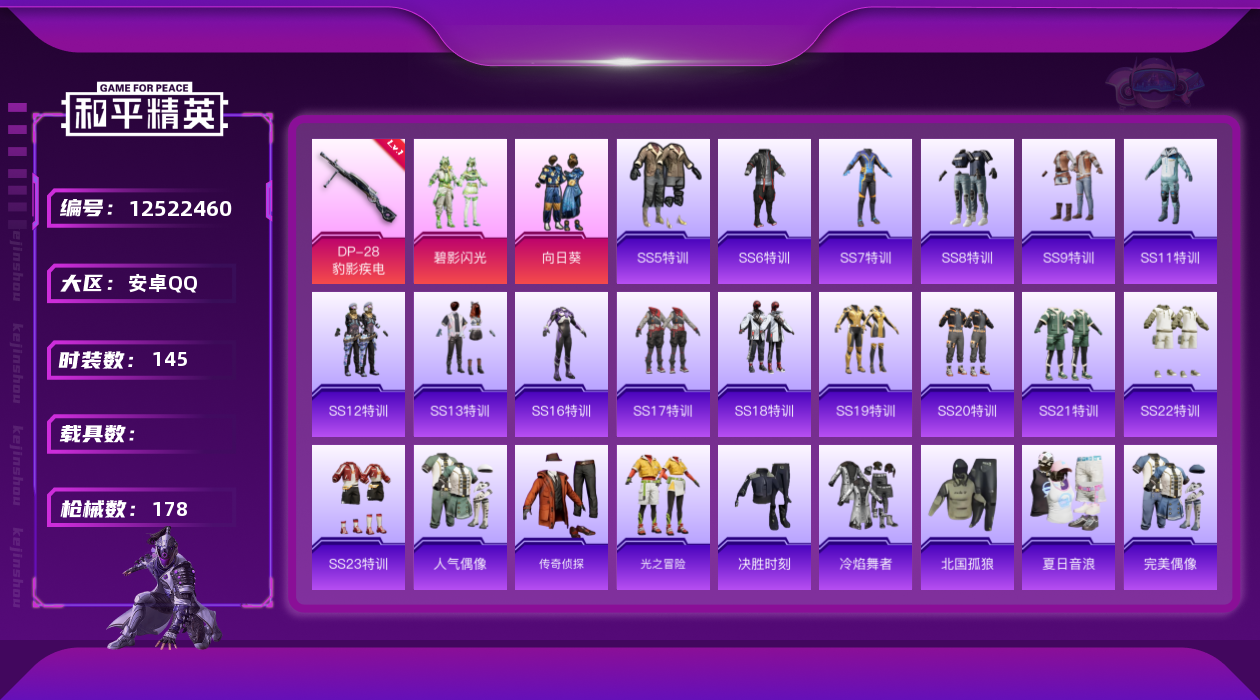
Task: Select the SS16特训 outfit card
Action: tap(561, 364)
